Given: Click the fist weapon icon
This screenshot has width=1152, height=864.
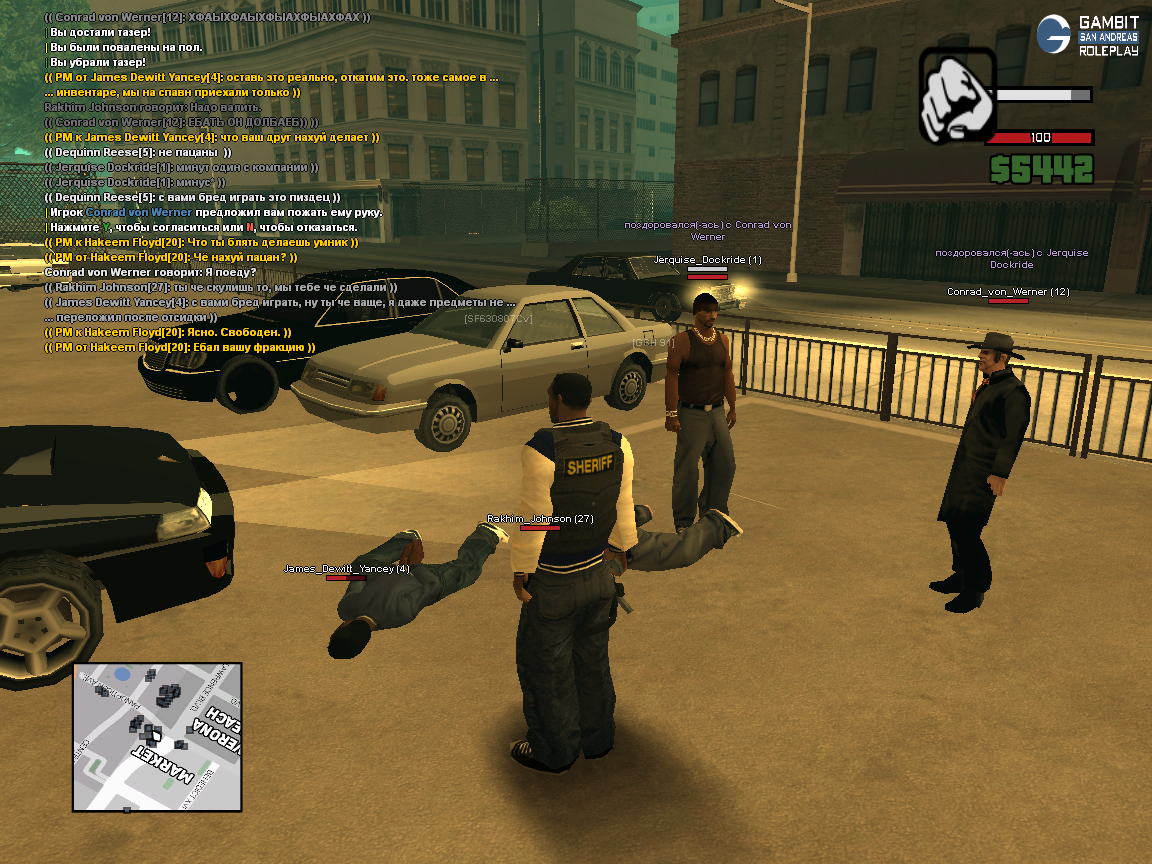Looking at the screenshot, I should [x=956, y=96].
